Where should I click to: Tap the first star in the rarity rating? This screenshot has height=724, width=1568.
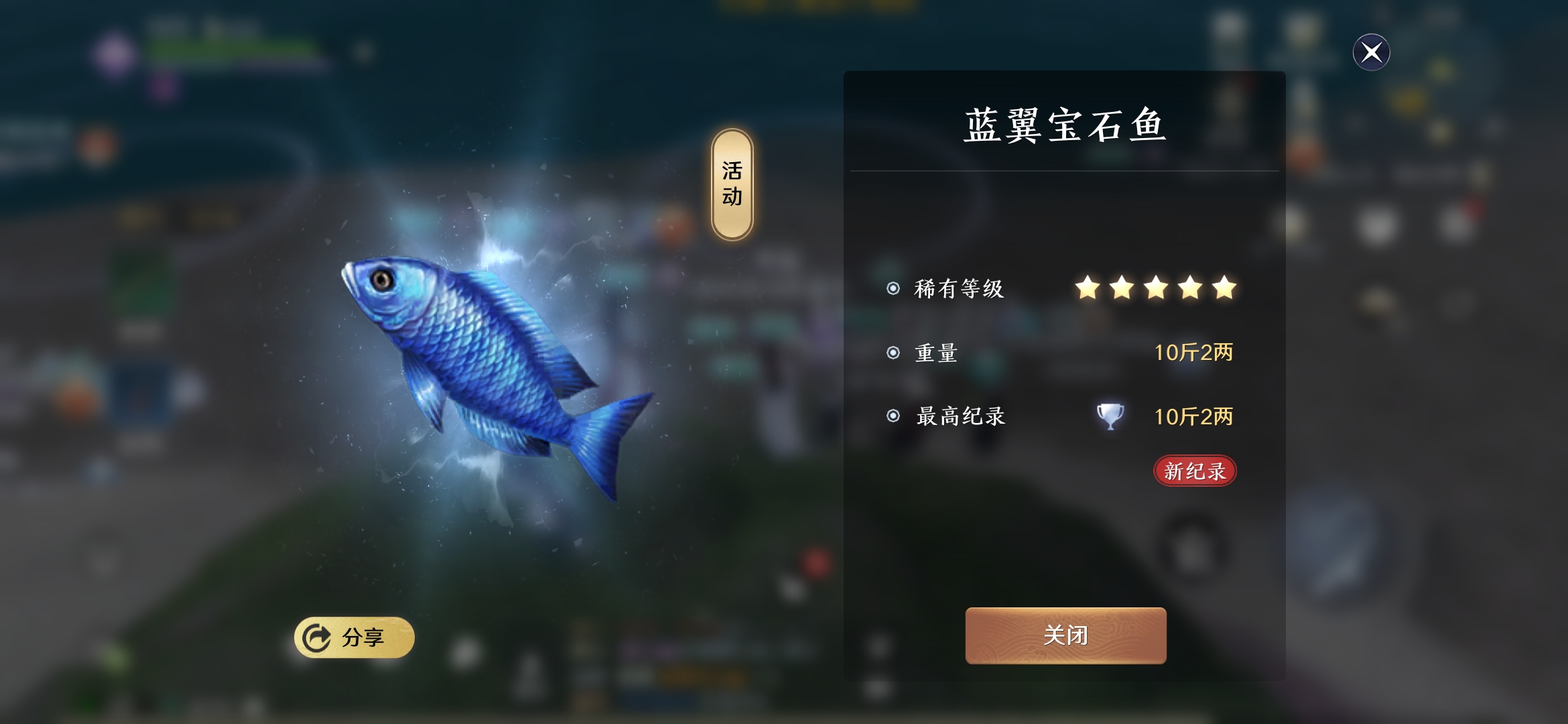tap(1090, 288)
